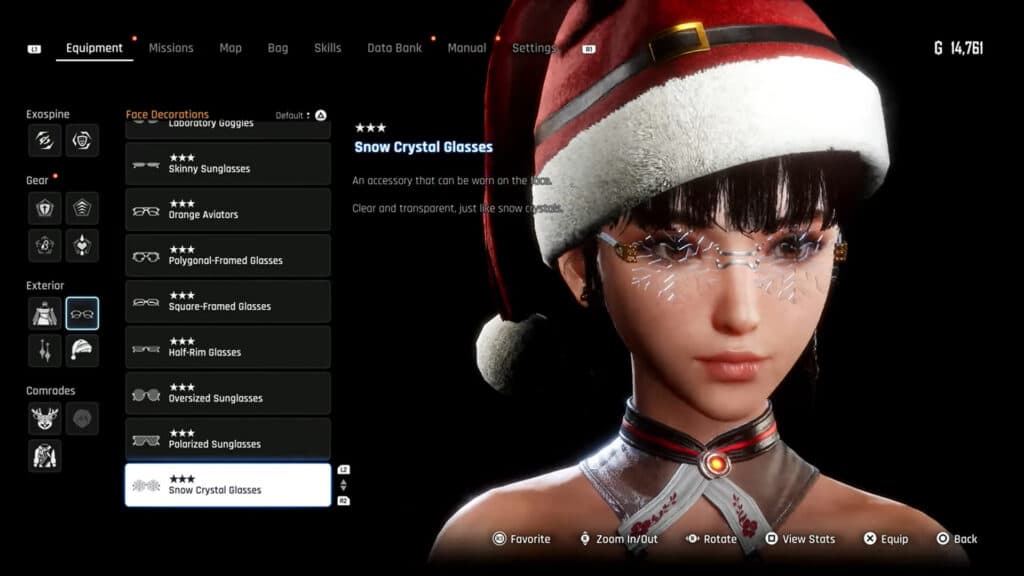The width and height of the screenshot is (1024, 576).
Task: Open the Settings tab
Action: pyautogui.click(x=534, y=48)
